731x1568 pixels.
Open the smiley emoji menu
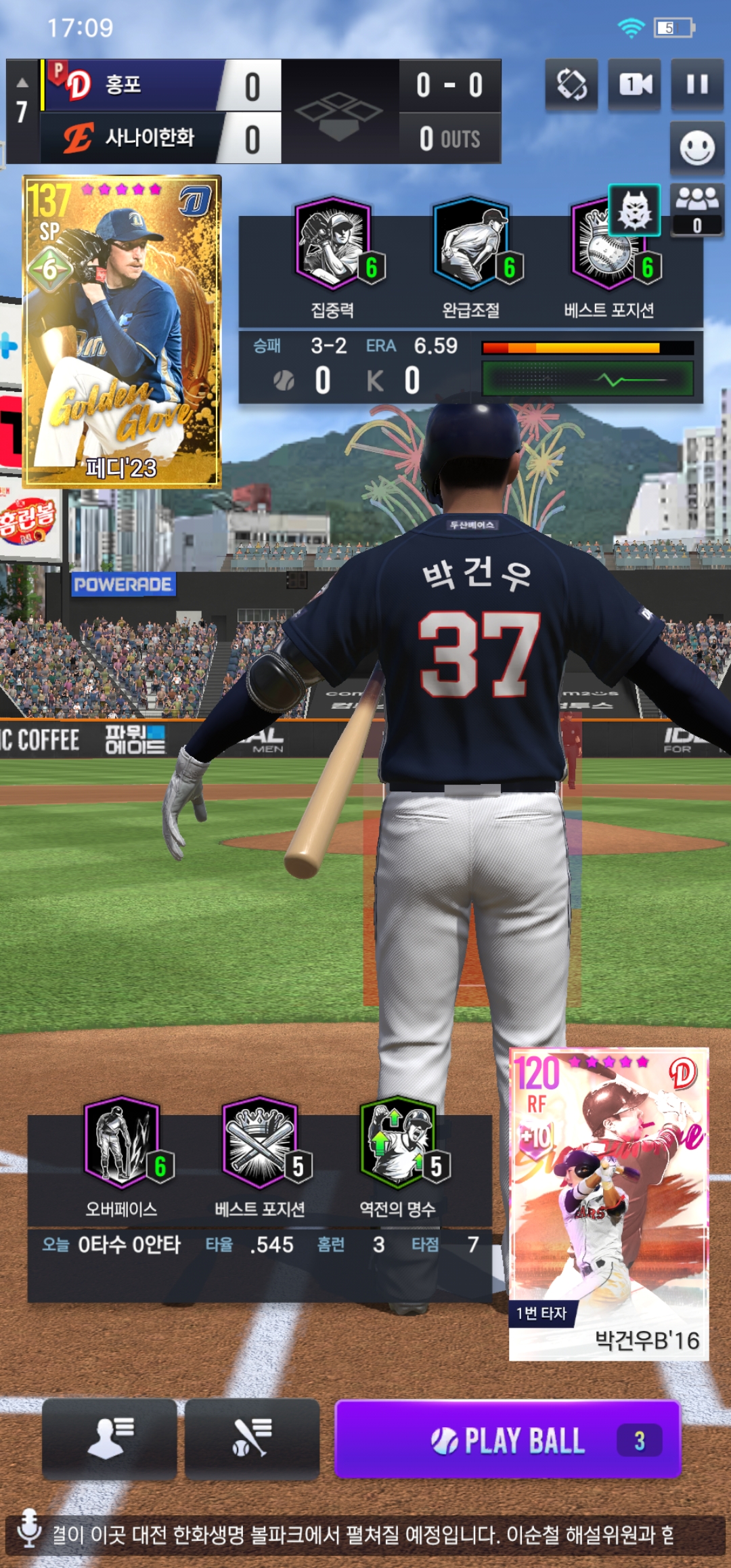[x=697, y=148]
